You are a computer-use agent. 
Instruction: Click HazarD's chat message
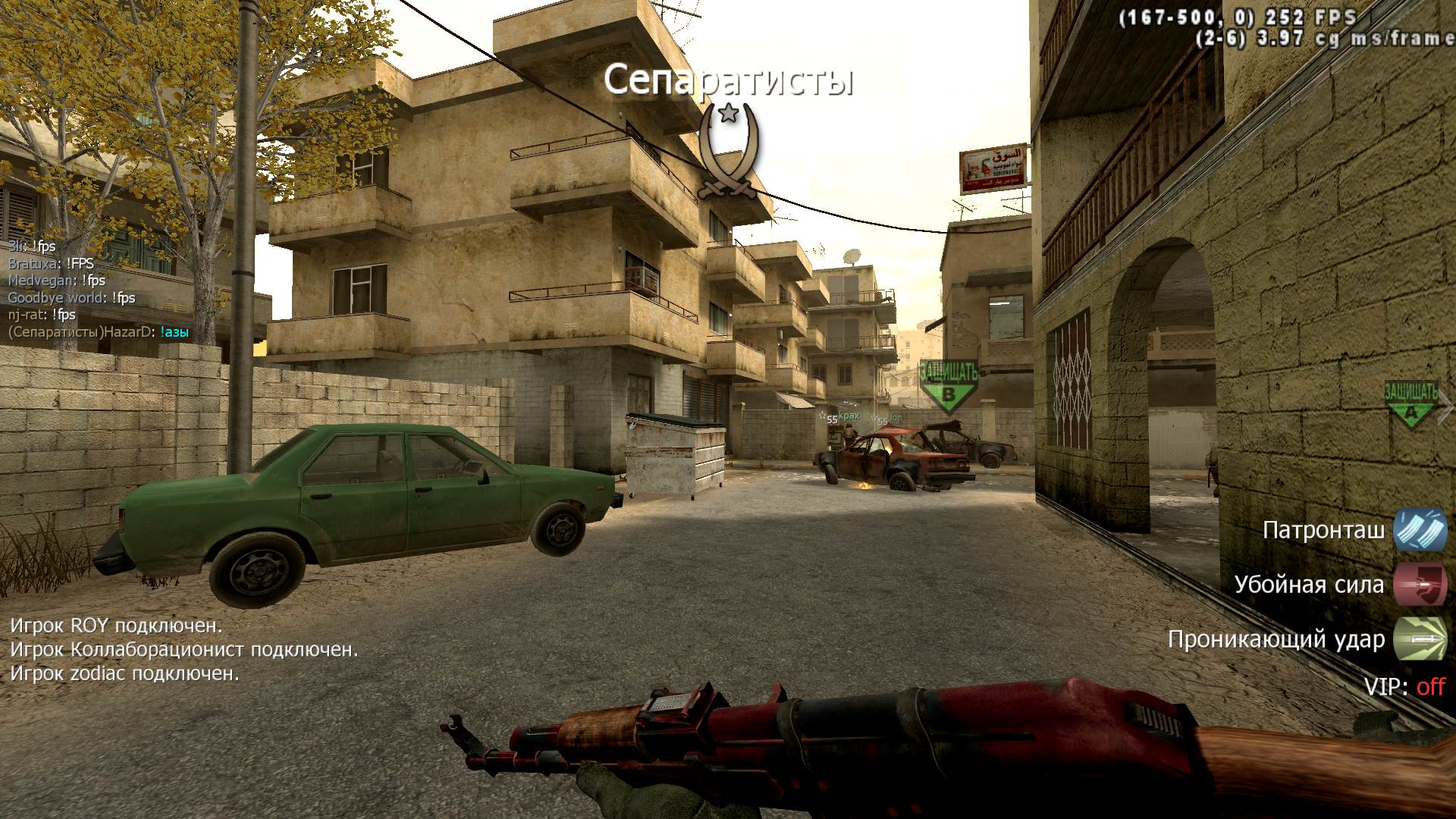99,332
